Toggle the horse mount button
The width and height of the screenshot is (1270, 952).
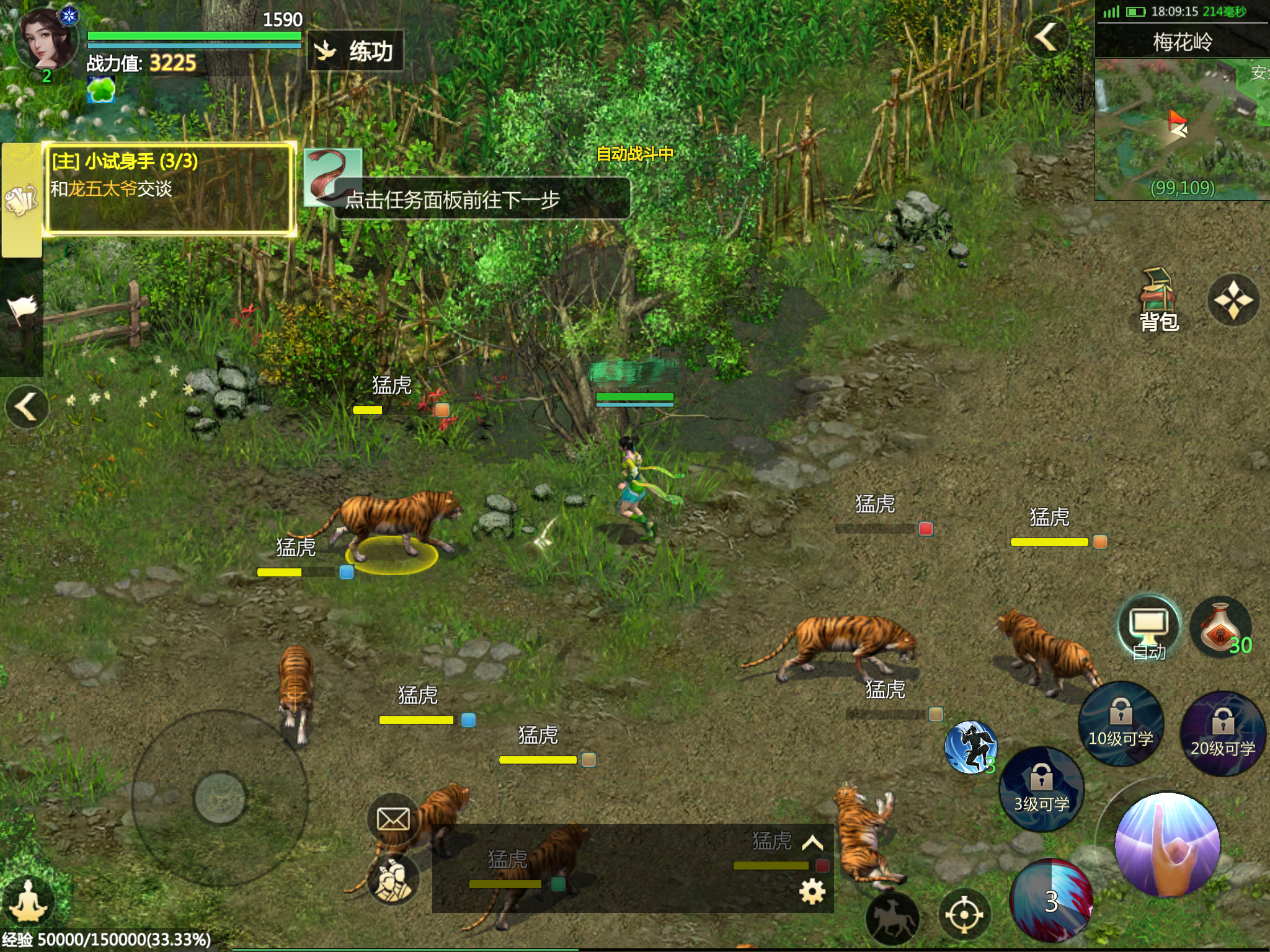click(892, 918)
